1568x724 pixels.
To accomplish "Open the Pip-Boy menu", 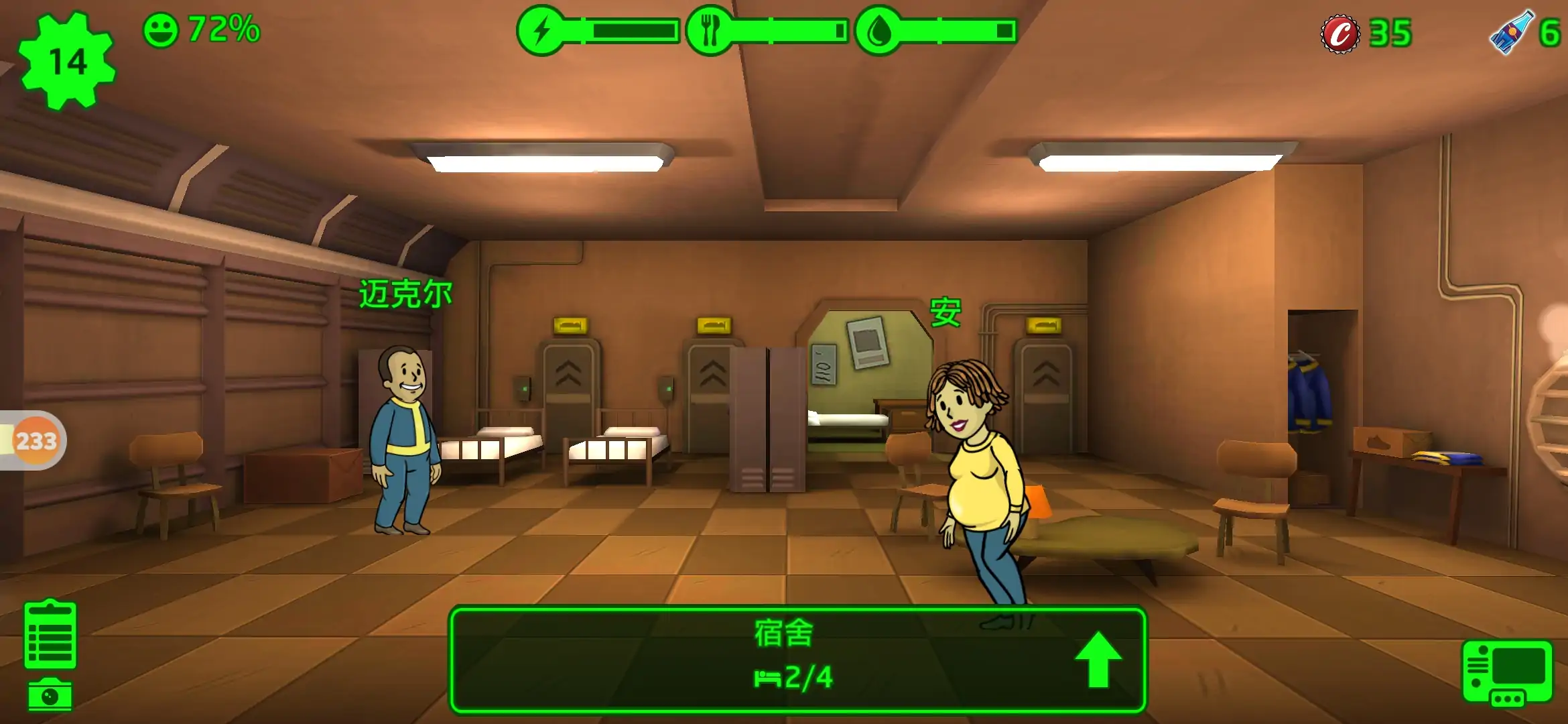I will point(1506,672).
